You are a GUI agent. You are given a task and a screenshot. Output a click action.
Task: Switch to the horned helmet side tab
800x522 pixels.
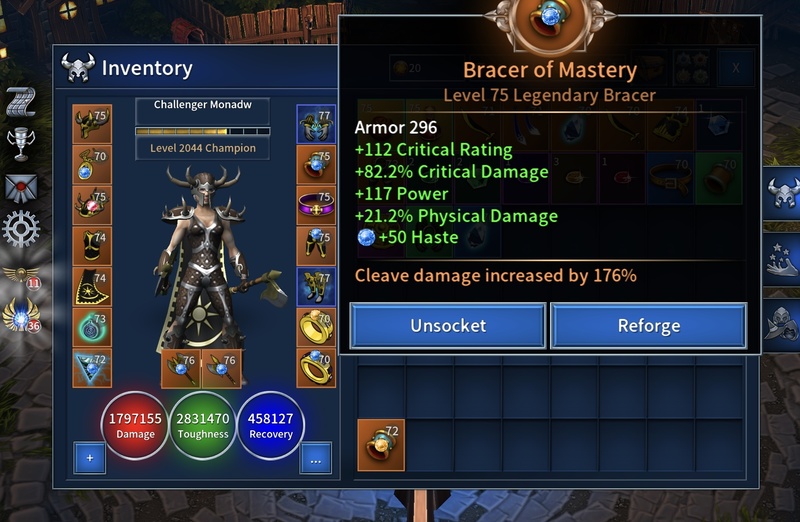tap(783, 194)
